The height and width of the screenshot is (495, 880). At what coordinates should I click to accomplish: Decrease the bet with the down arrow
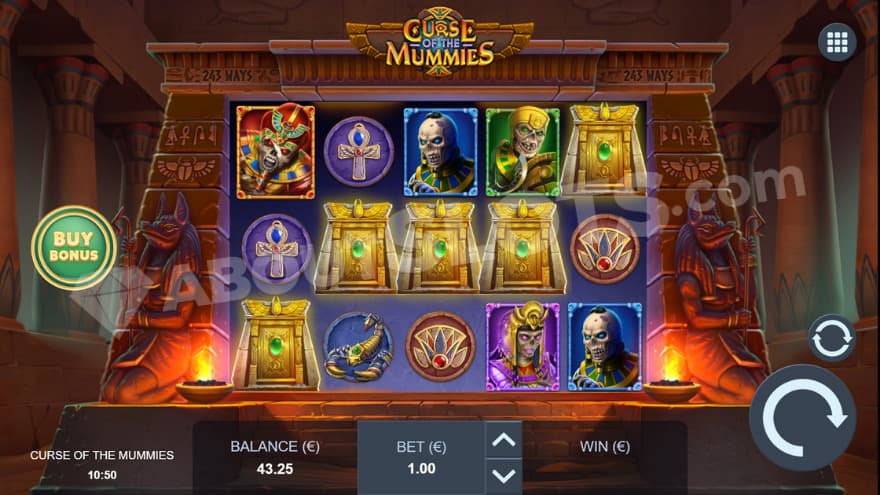pos(504,475)
